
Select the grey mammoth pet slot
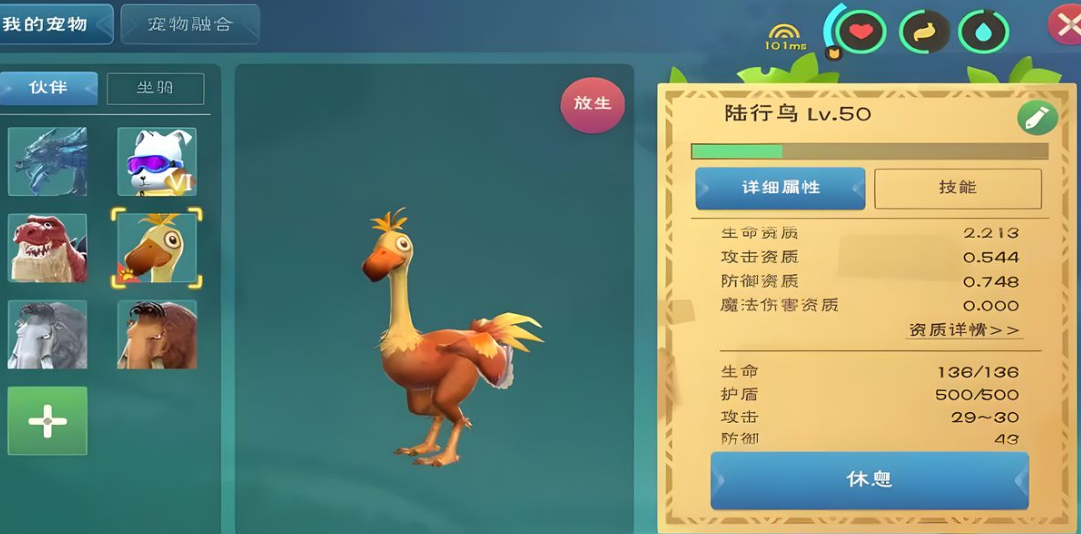tap(48, 335)
